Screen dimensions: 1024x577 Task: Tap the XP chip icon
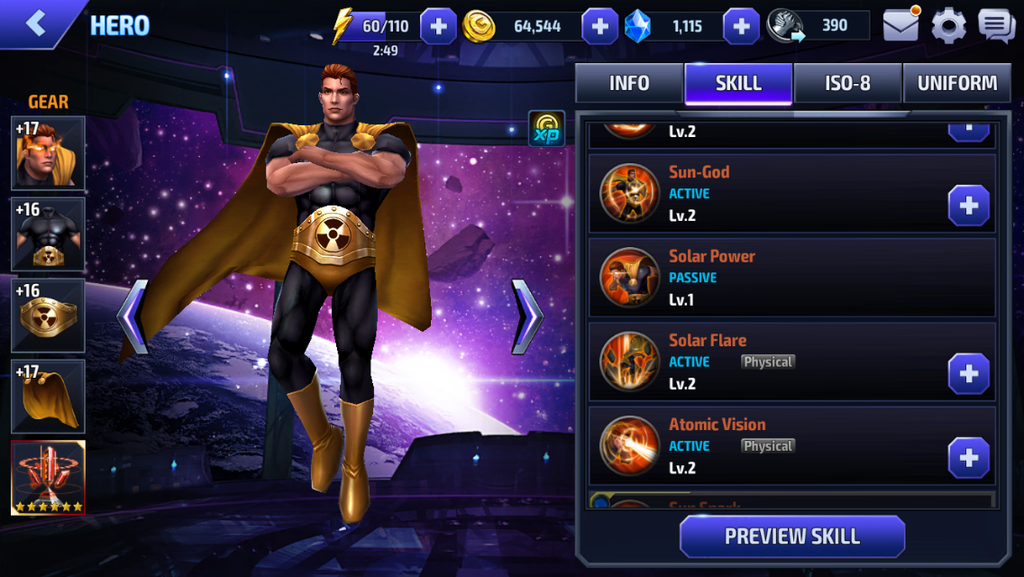[x=546, y=129]
